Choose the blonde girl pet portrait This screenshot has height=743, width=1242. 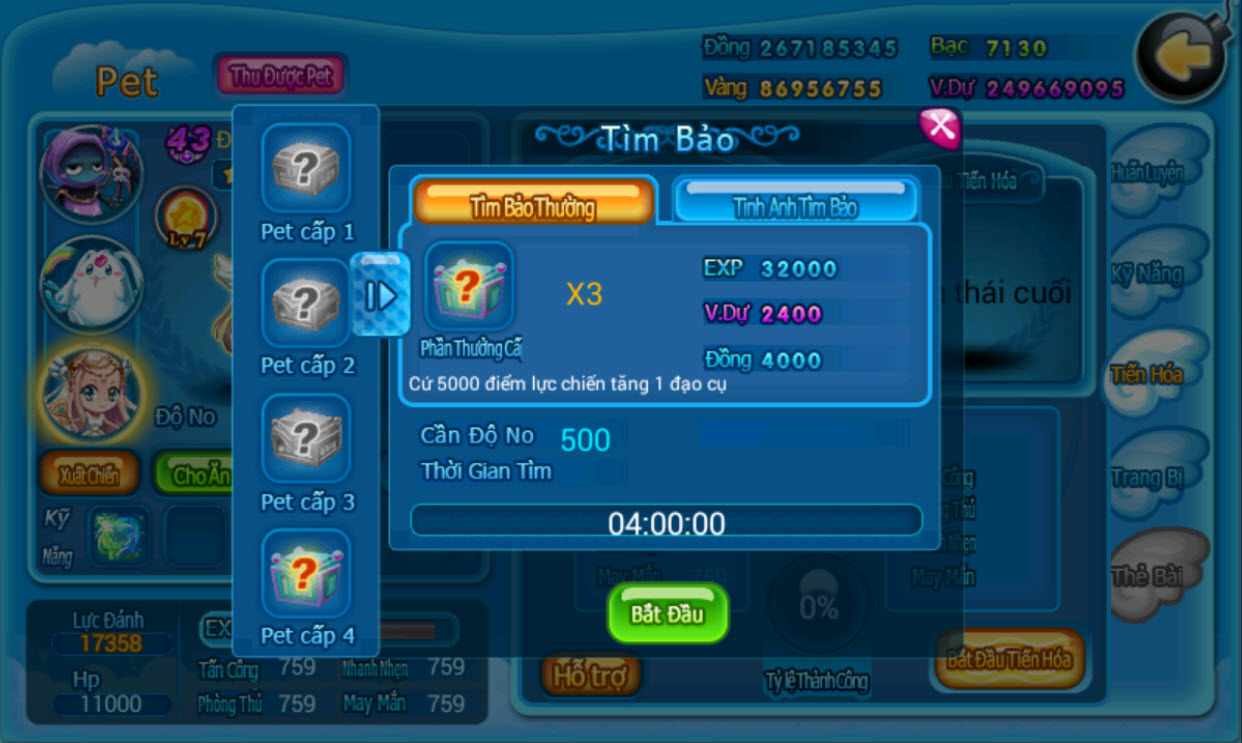tap(91, 393)
